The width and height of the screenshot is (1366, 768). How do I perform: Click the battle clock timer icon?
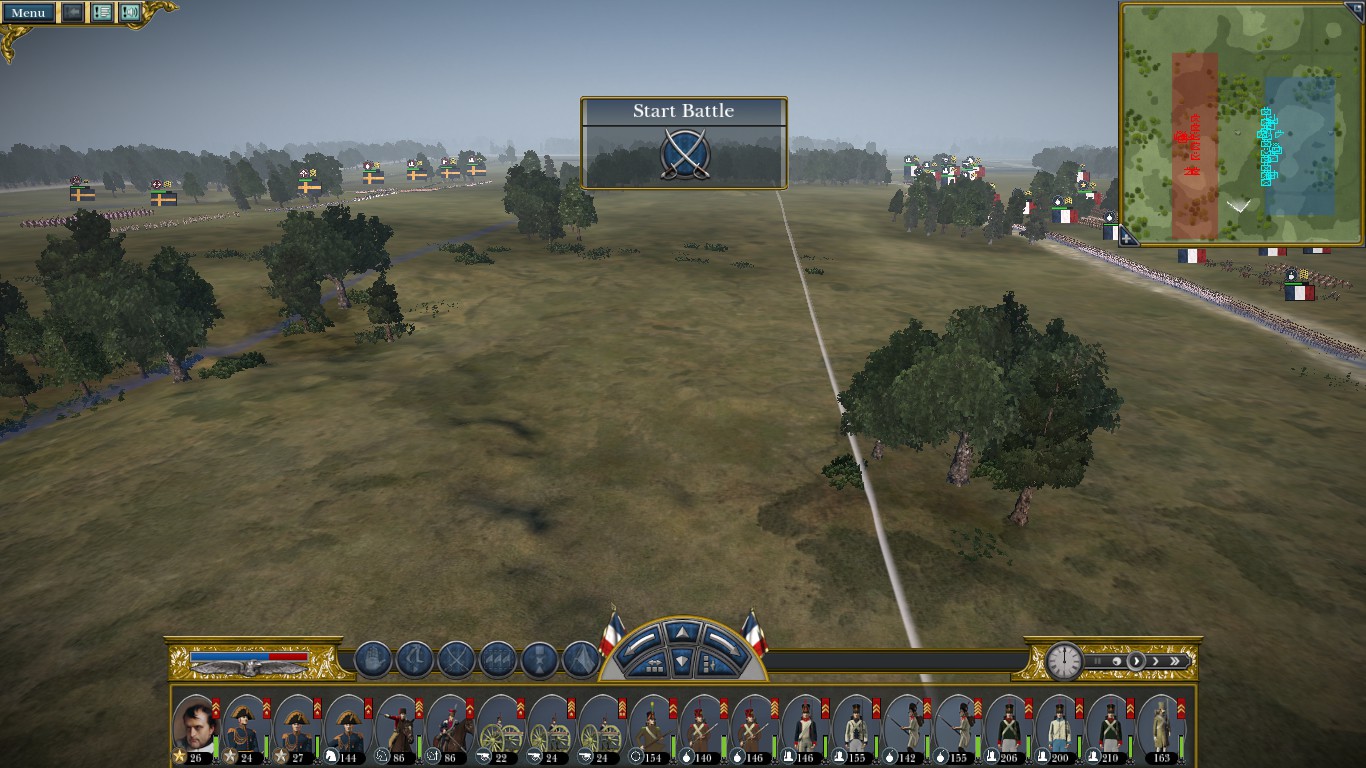pos(1064,661)
